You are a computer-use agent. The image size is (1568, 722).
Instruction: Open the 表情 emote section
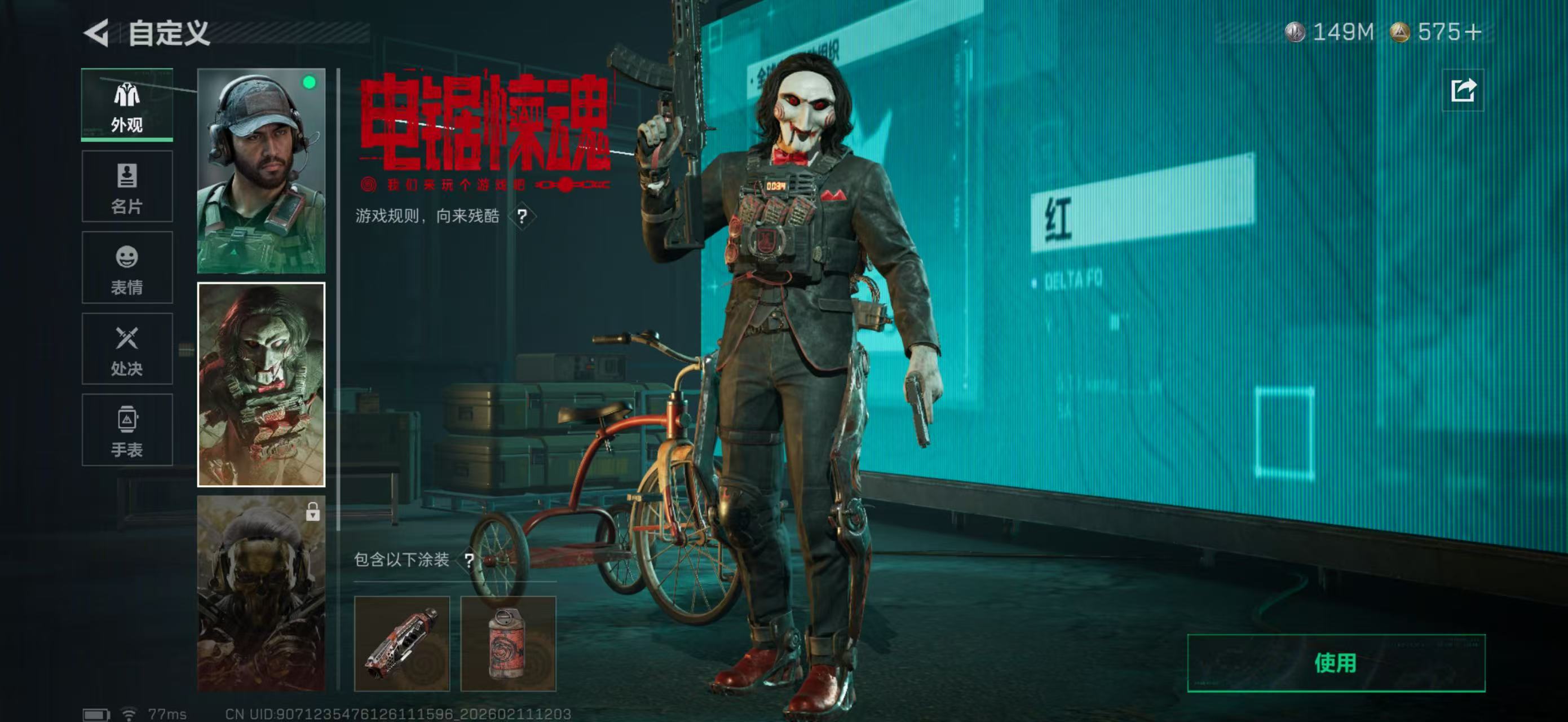point(127,268)
